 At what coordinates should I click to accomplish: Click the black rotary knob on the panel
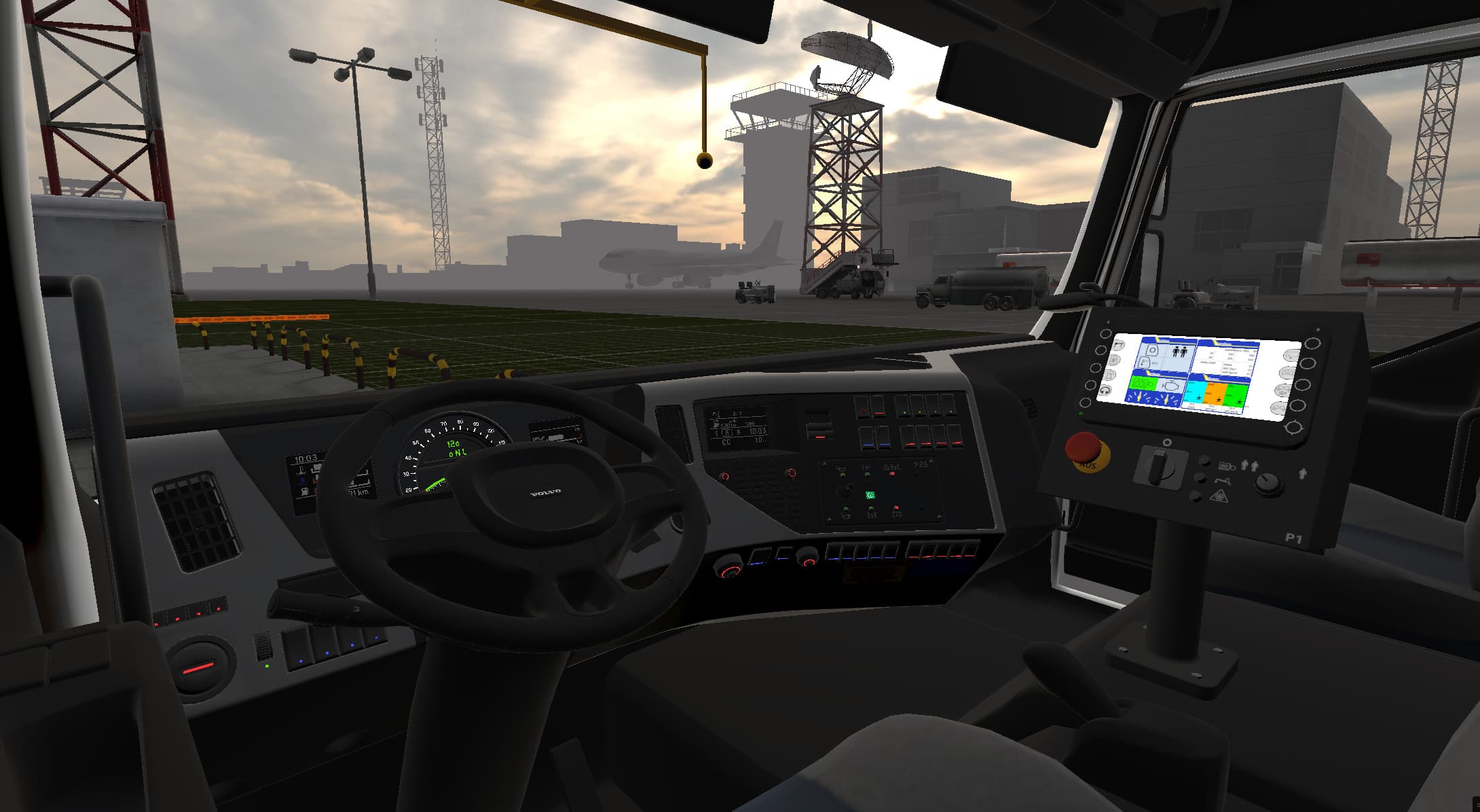click(x=1267, y=483)
